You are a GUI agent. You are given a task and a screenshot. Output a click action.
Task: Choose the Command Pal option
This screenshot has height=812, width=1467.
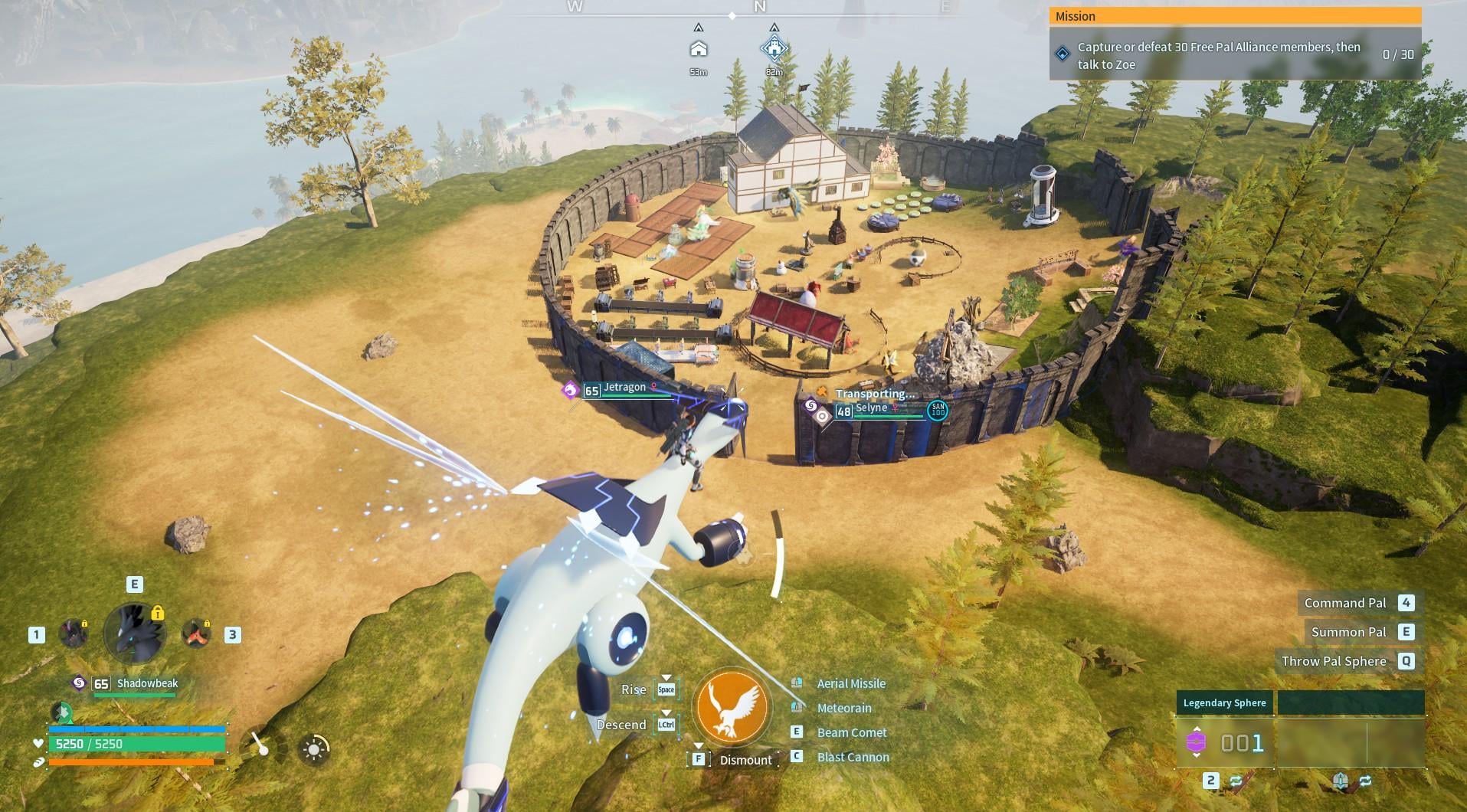pyautogui.click(x=1345, y=603)
